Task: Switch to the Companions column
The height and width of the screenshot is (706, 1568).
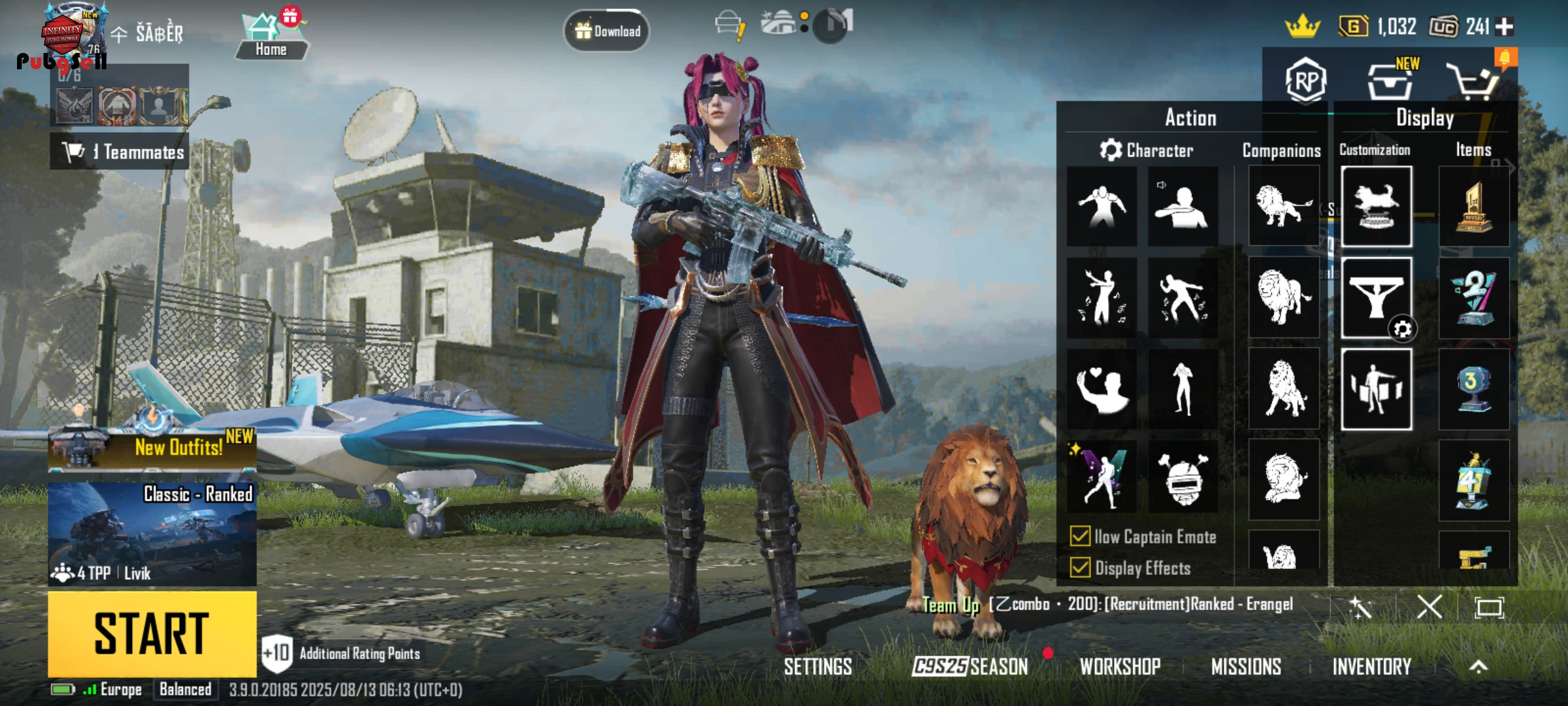Action: [1281, 151]
